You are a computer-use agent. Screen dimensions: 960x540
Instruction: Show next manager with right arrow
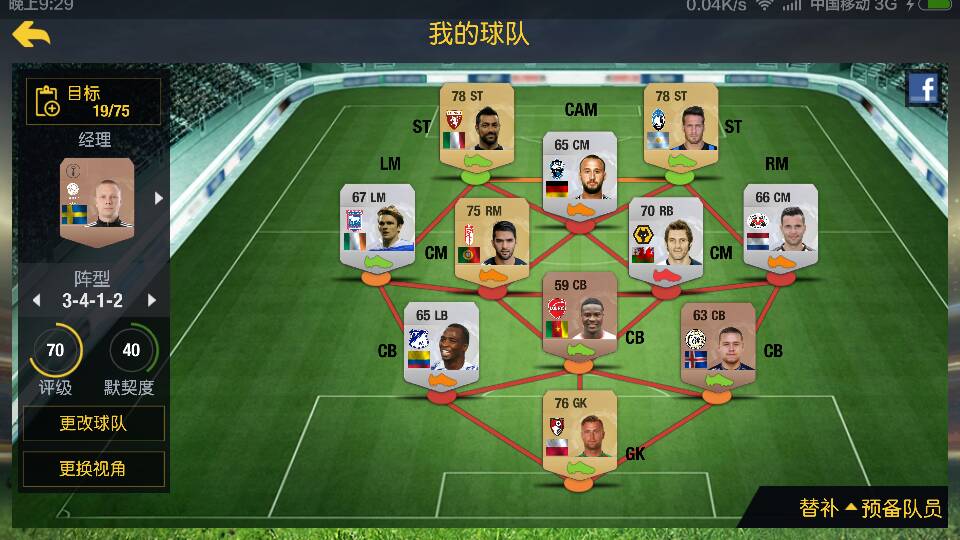[158, 198]
